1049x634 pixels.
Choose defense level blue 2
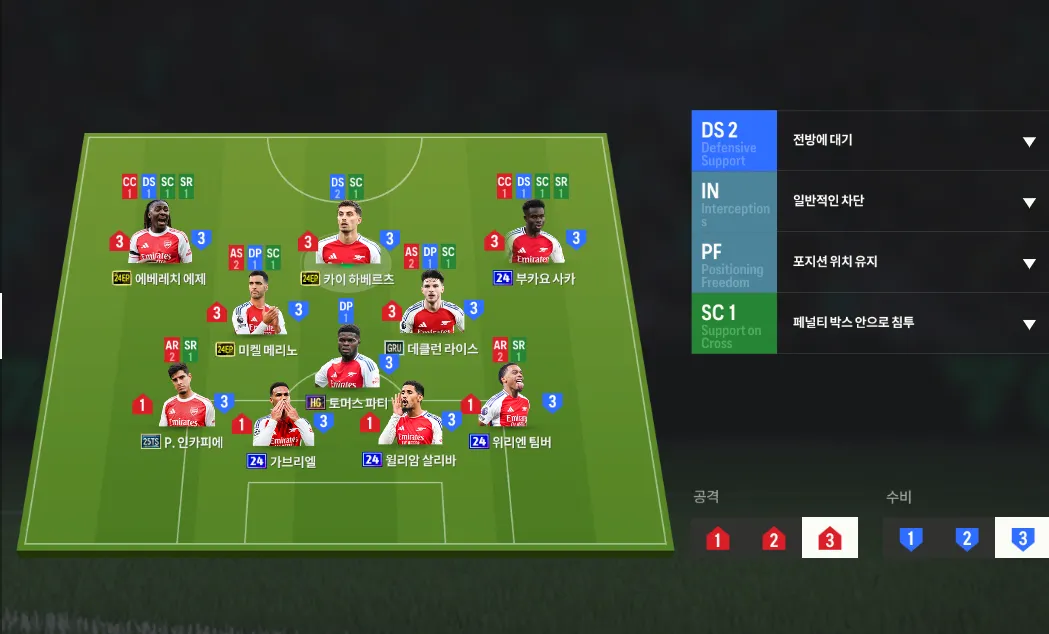point(966,539)
